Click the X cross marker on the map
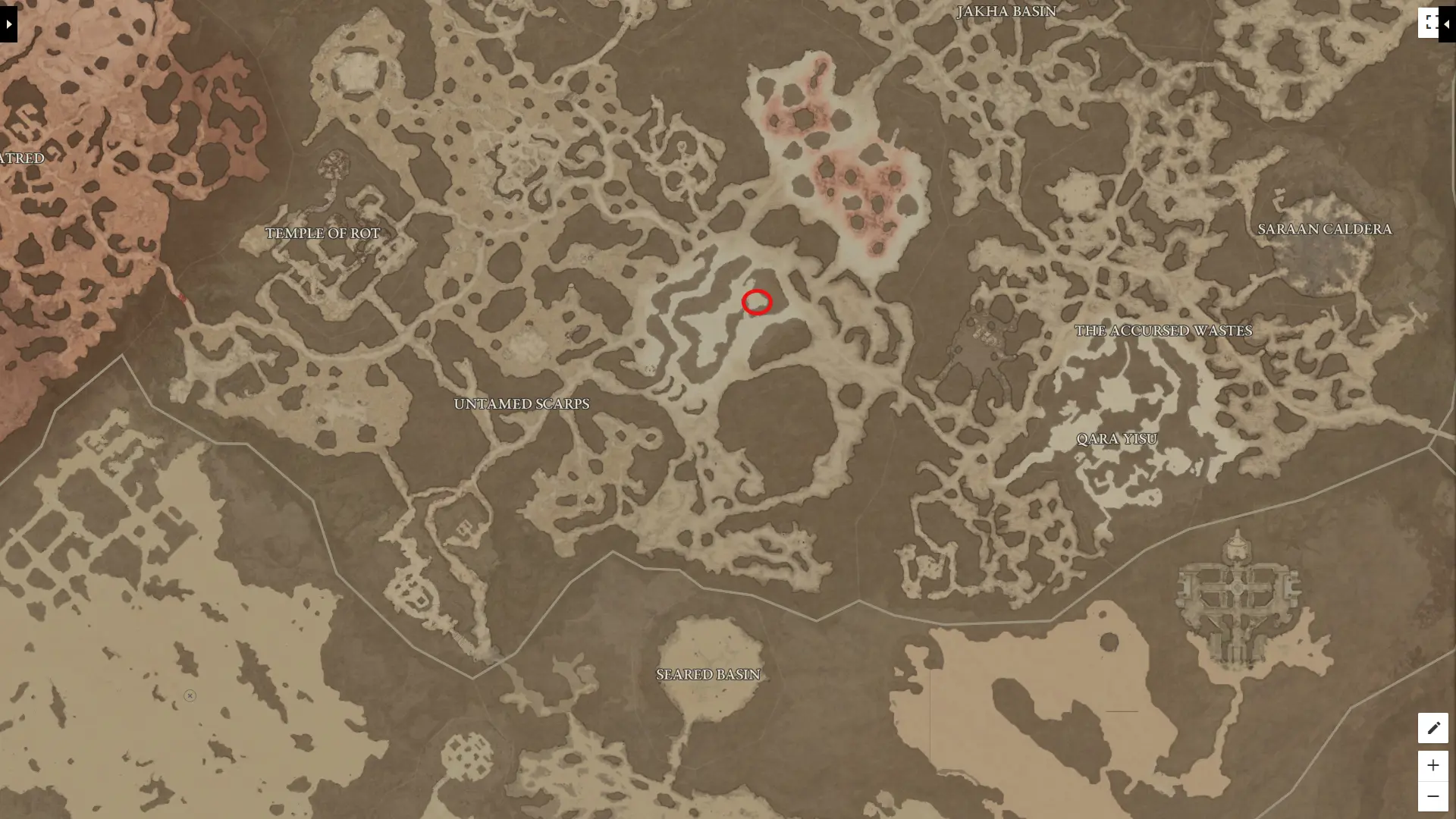The image size is (1456, 819). [x=189, y=695]
